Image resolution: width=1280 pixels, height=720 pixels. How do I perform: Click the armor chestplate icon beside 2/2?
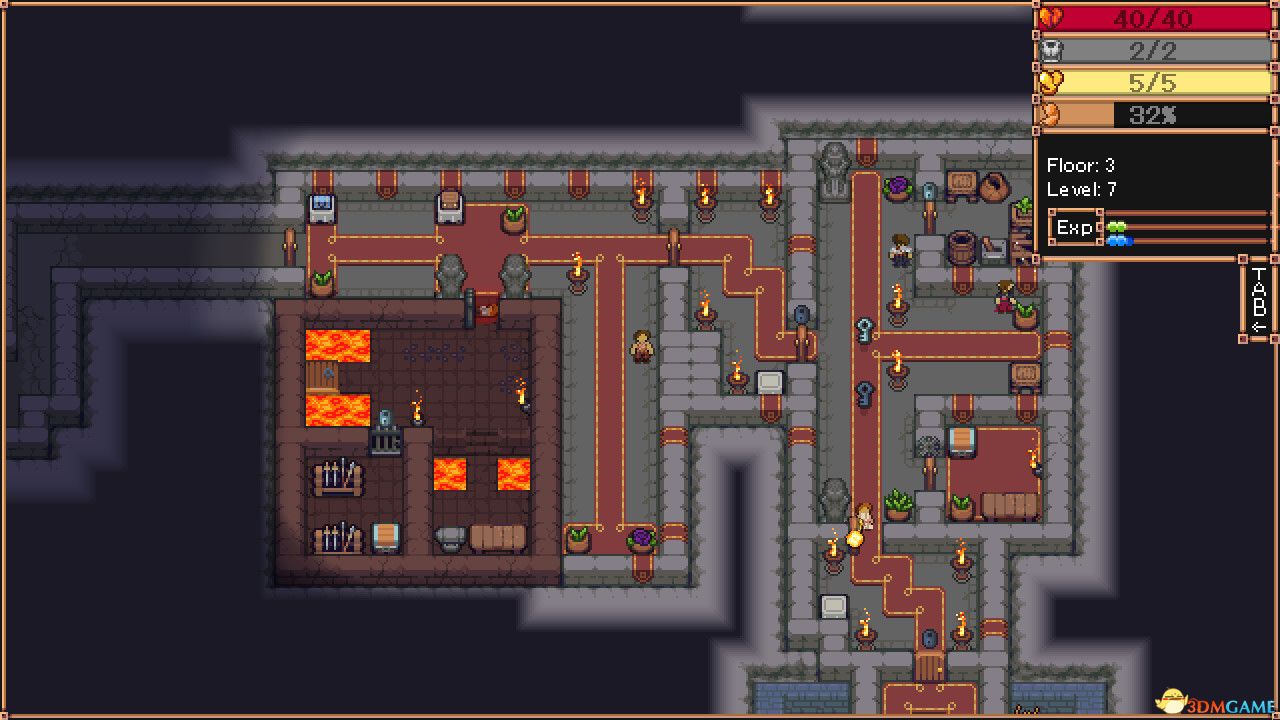1052,51
